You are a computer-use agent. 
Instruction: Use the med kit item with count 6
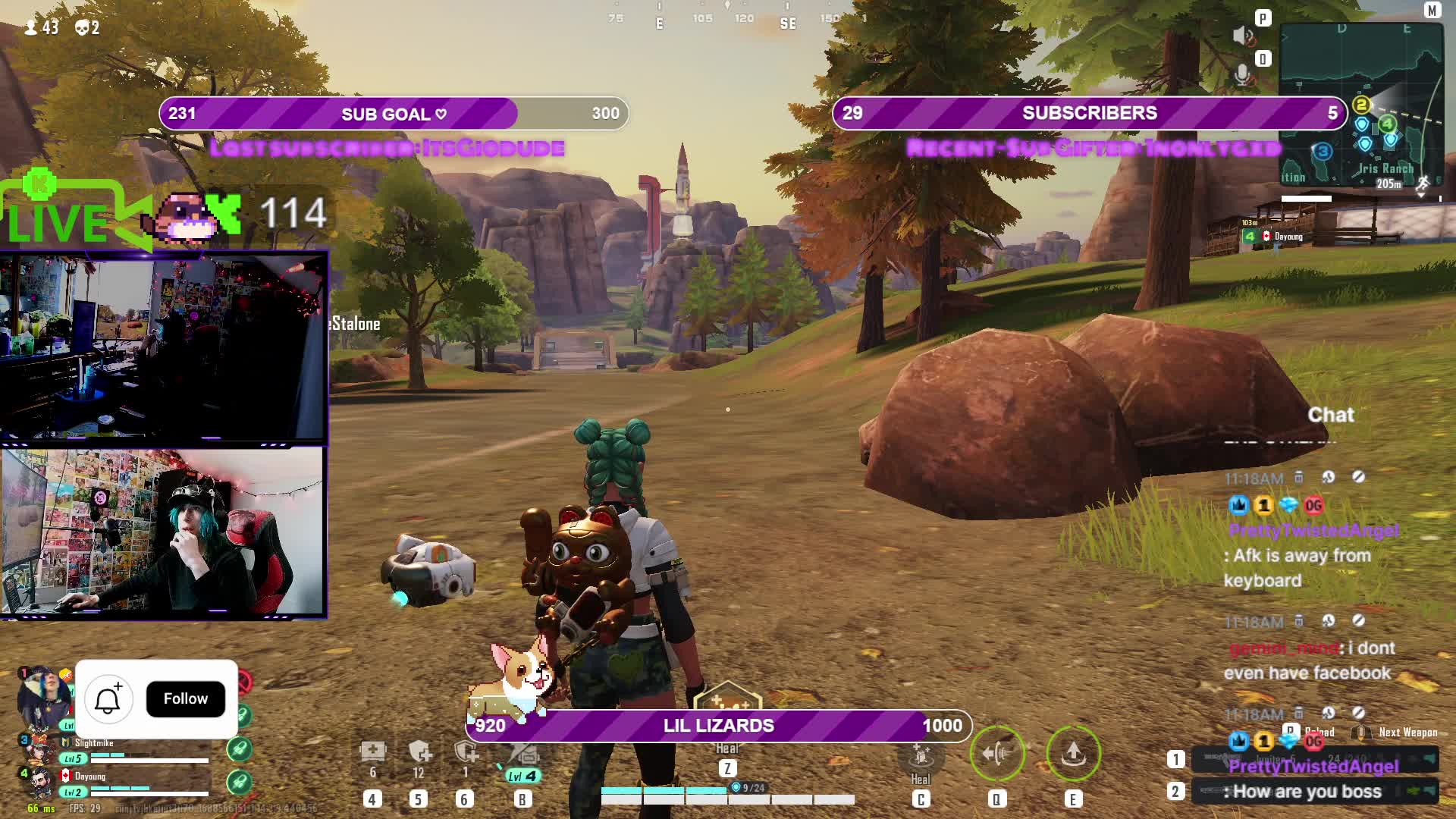pos(372,752)
